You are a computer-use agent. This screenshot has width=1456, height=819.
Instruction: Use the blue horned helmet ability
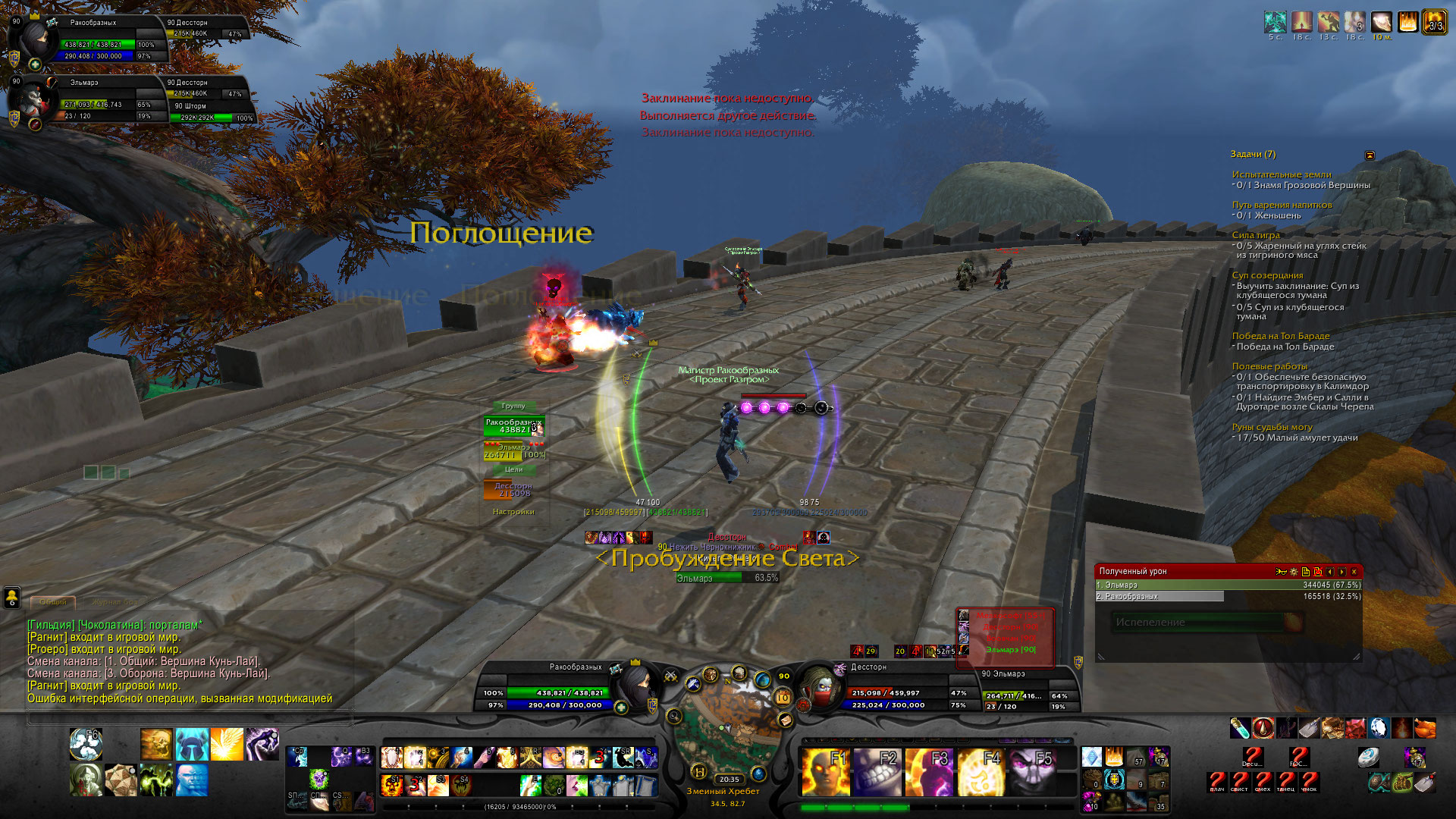click(x=192, y=744)
